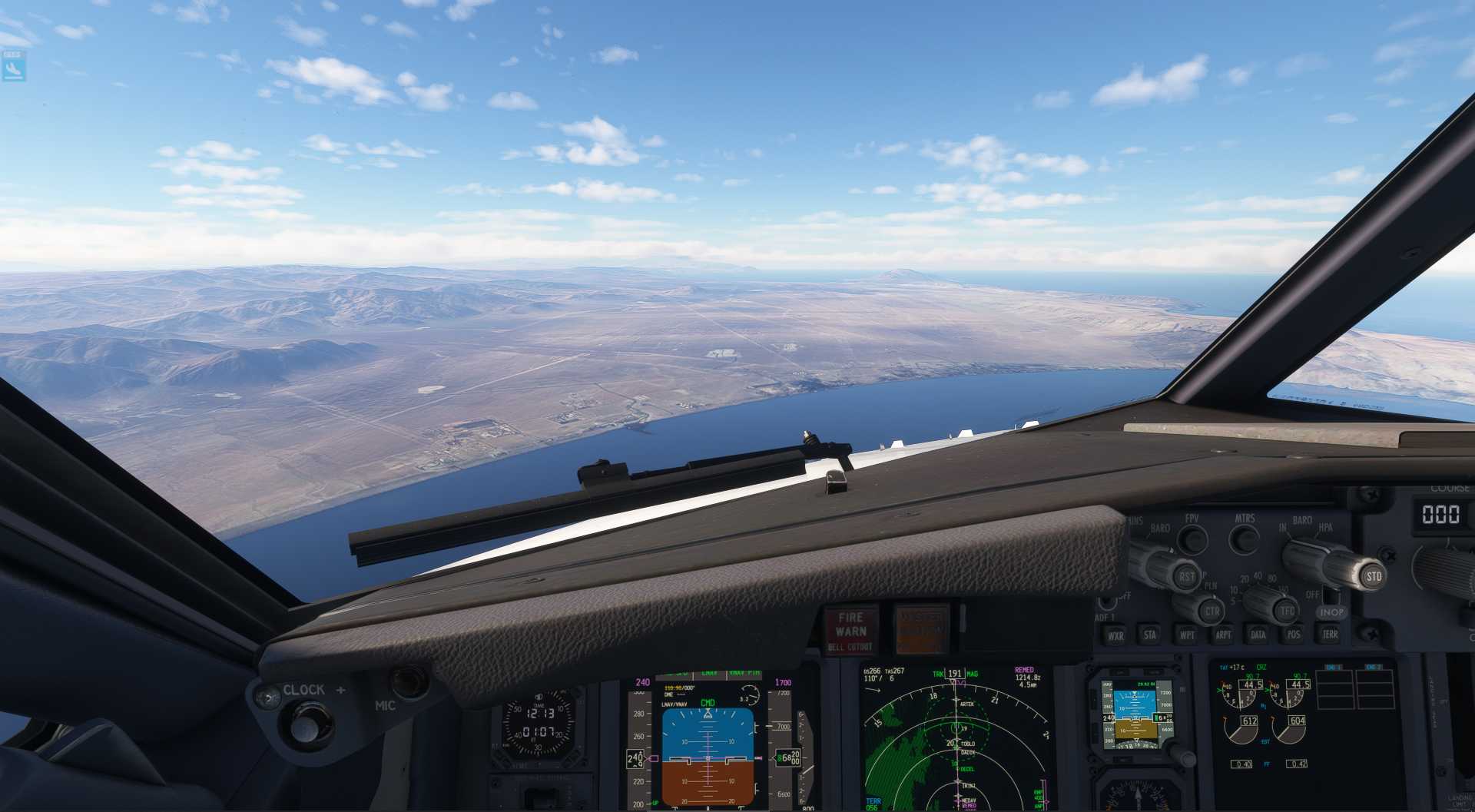Viewport: 1475px width, 812px height.
Task: Toggle the ARPT airports map button
Action: pyautogui.click(x=1223, y=635)
